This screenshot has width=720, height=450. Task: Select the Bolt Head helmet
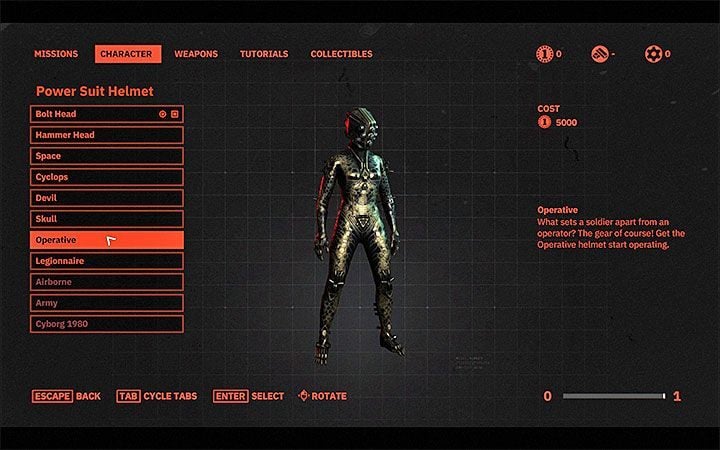click(x=106, y=114)
